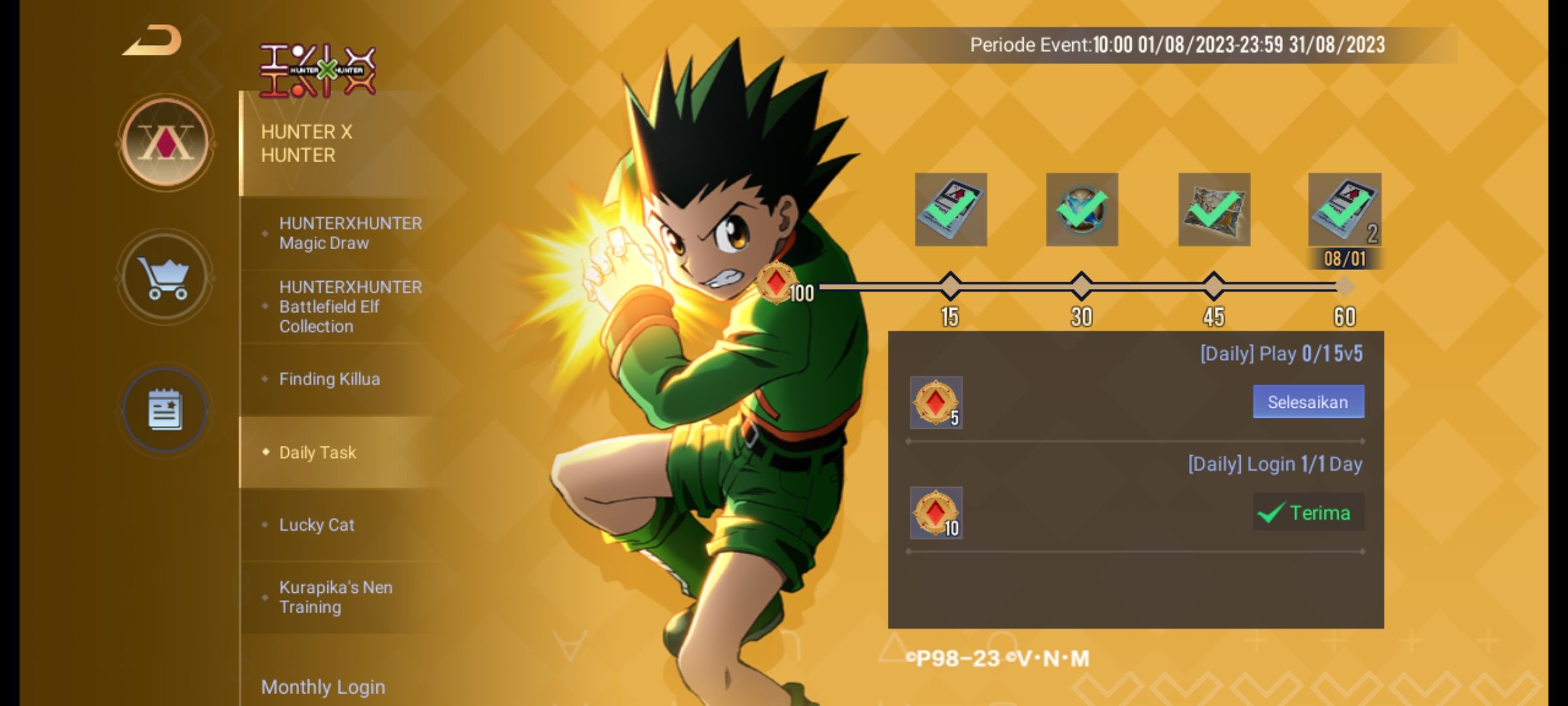
Task: Open the Finding Killua event
Action: 330,379
